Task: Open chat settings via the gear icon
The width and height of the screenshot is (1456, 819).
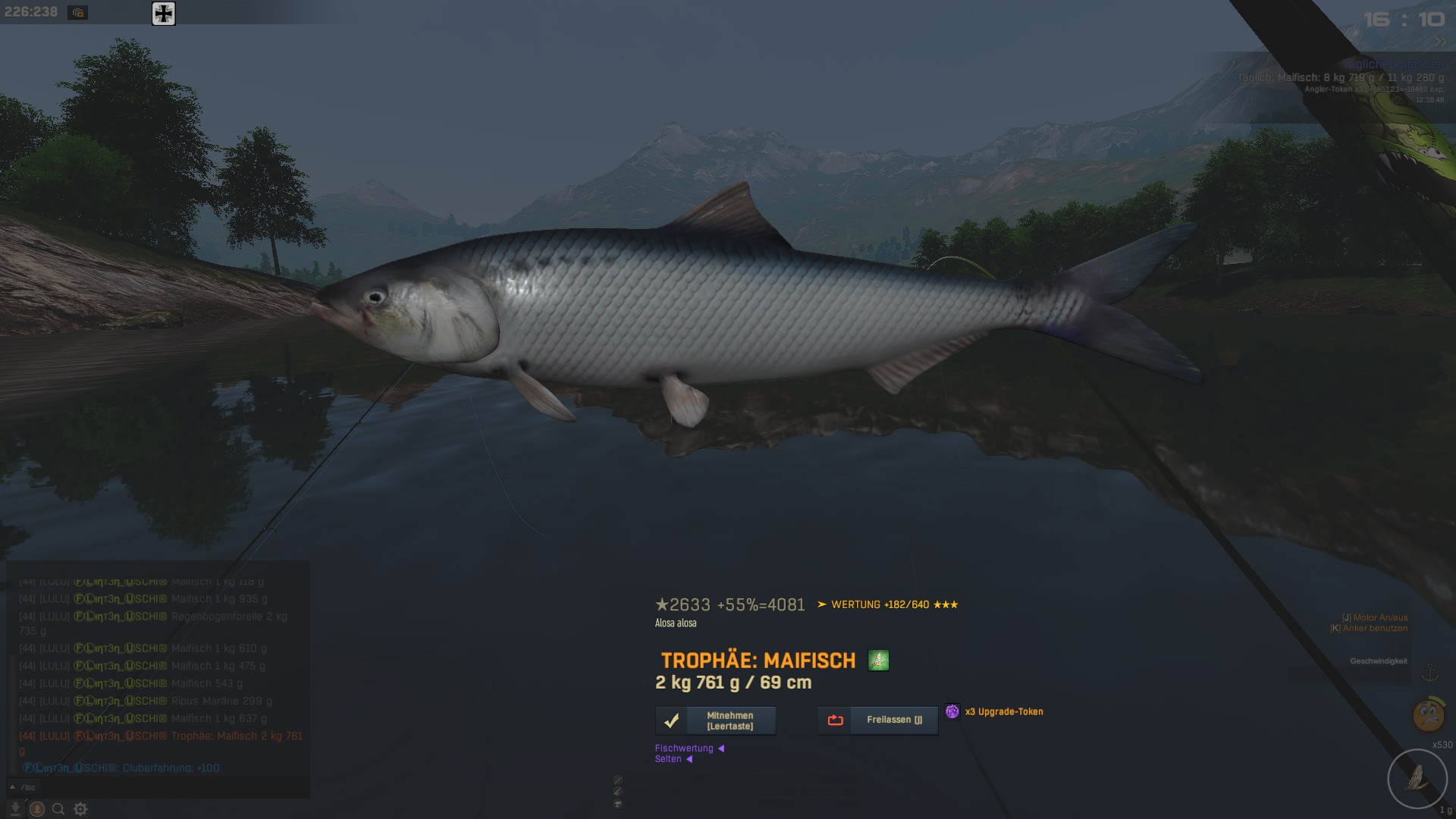Action: (80, 809)
